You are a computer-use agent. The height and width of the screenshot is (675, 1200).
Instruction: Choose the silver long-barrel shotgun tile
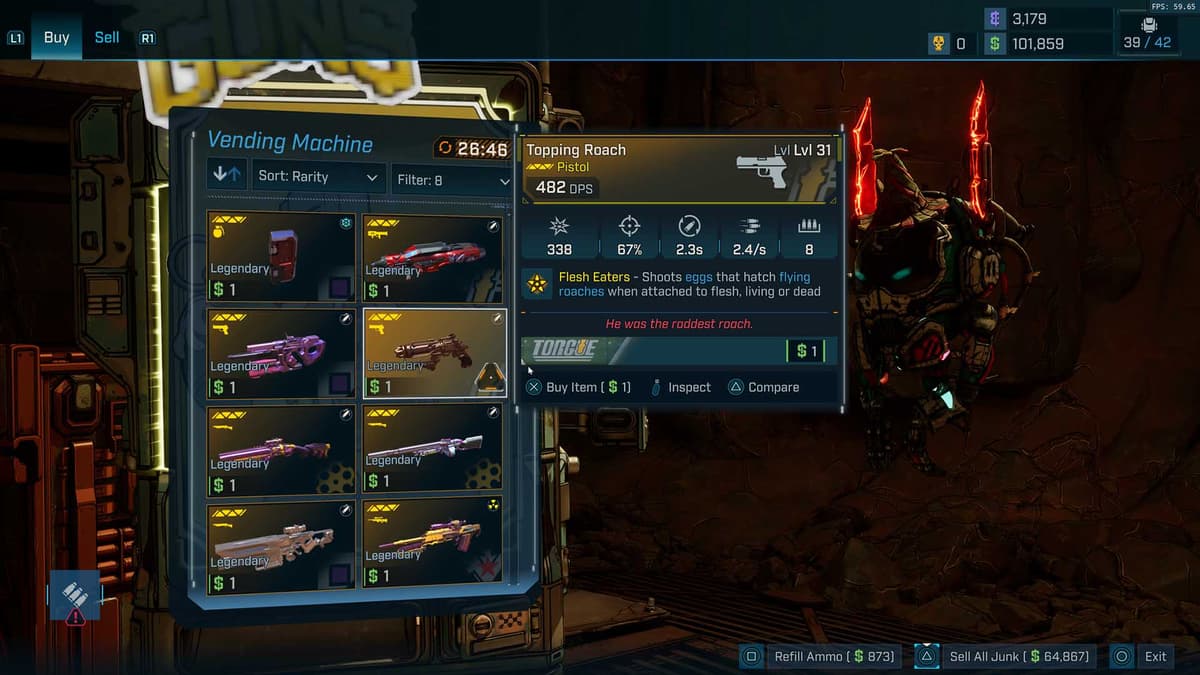[434, 450]
